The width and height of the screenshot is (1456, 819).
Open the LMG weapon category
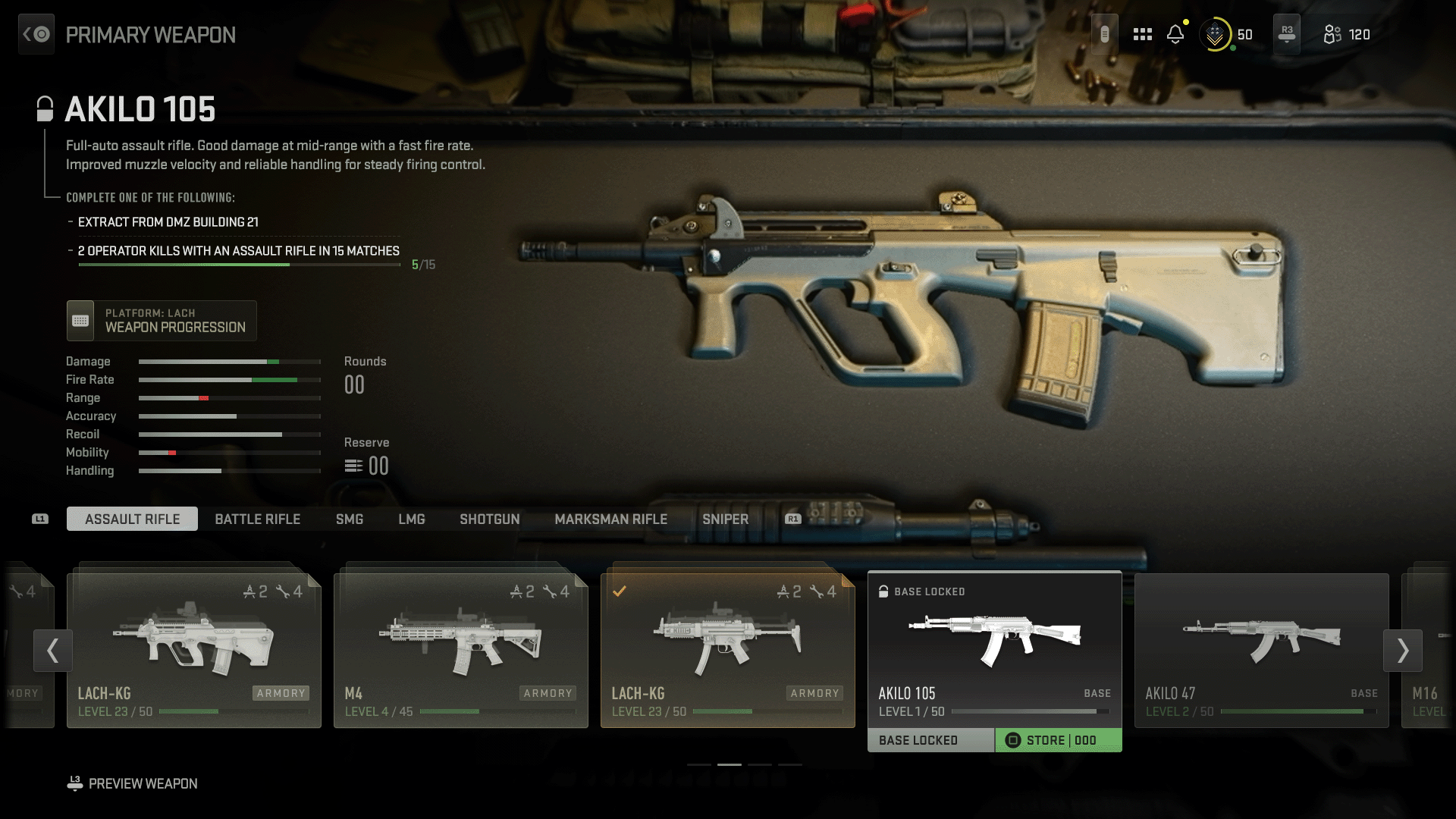point(412,519)
